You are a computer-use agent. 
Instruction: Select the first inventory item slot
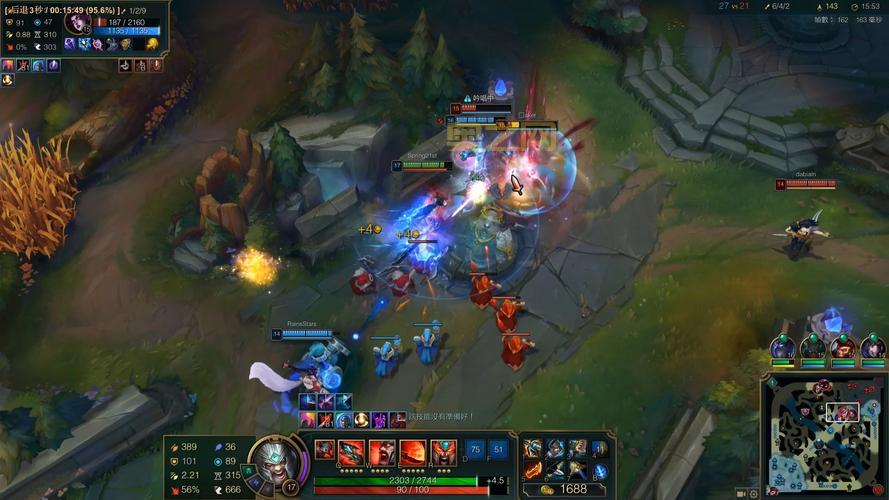[x=533, y=449]
